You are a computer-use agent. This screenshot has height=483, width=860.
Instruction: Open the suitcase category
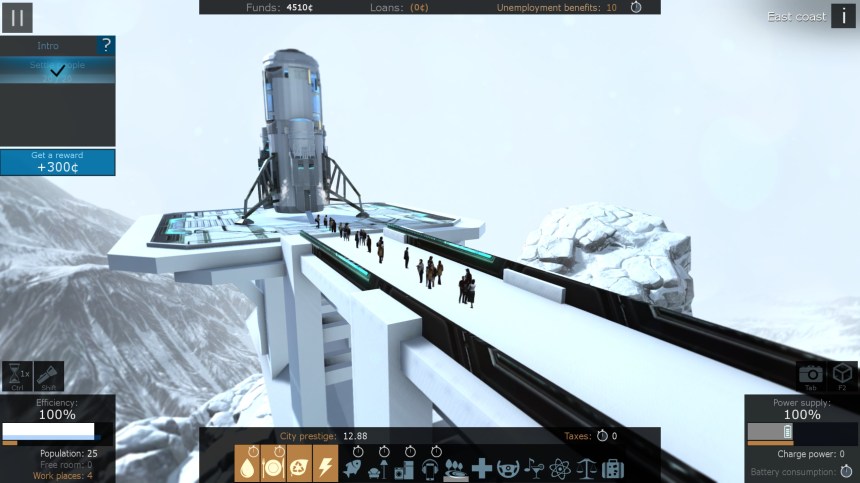612,468
